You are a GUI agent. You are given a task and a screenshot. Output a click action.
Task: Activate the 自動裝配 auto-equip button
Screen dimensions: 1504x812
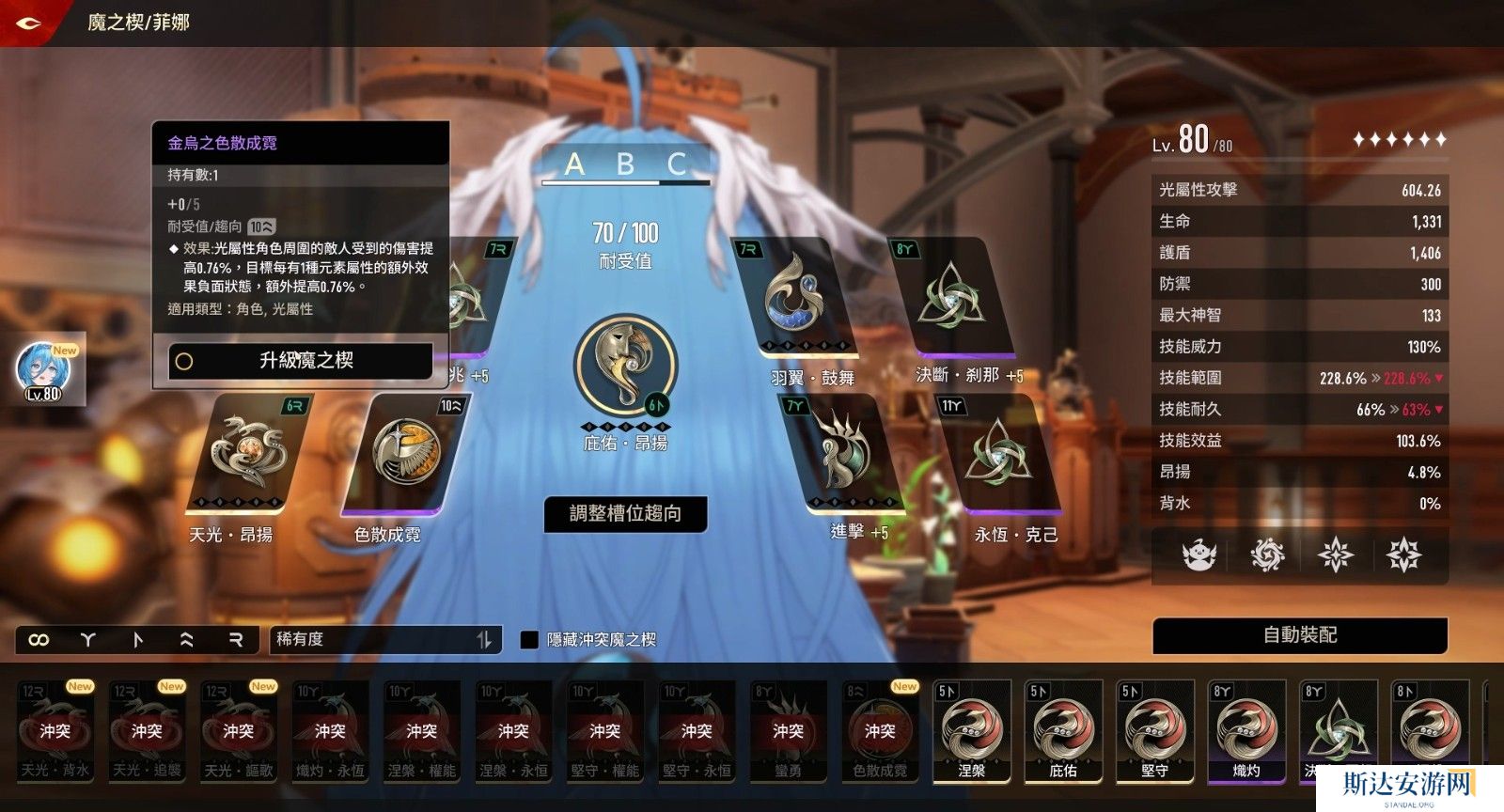coord(1299,635)
